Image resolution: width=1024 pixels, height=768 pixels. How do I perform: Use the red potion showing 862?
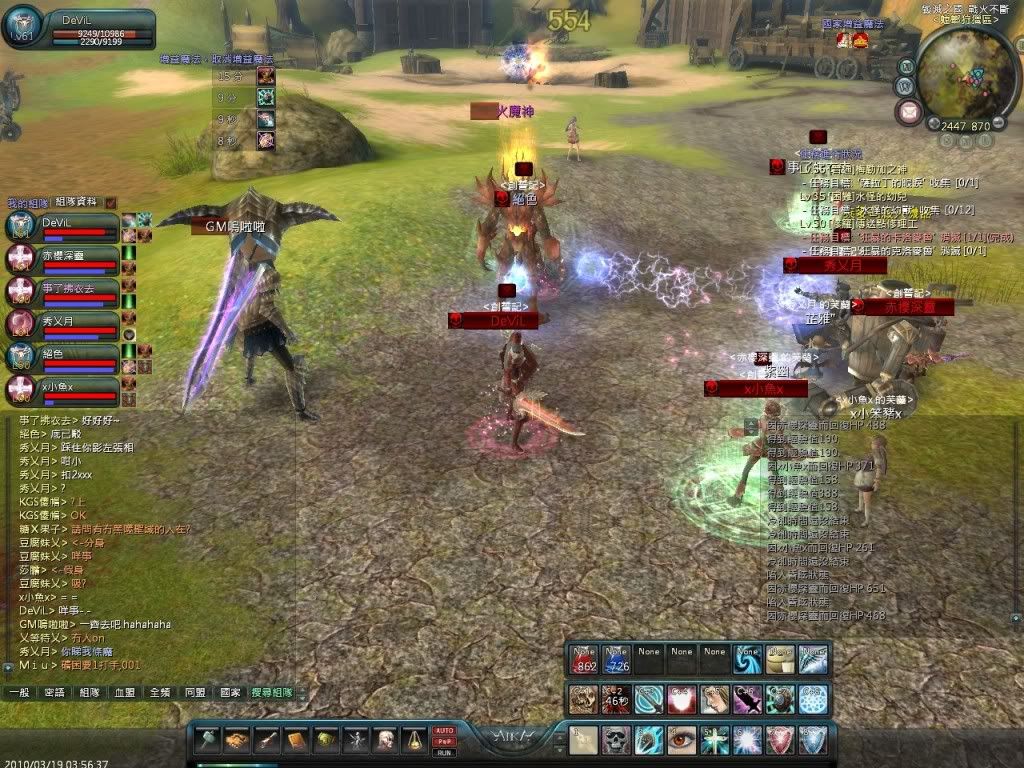coord(584,658)
